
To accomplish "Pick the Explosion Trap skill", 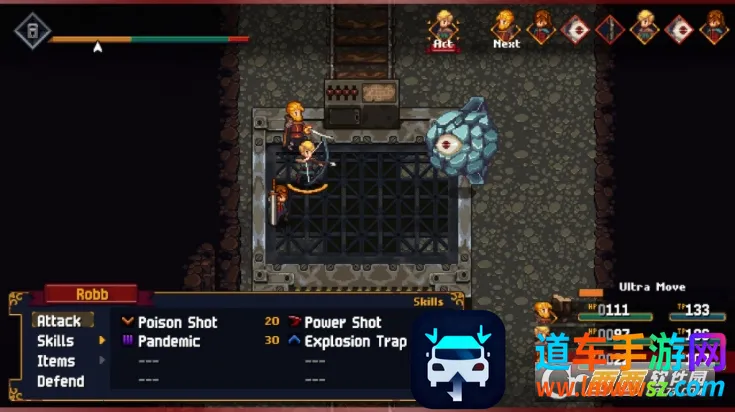I will click(355, 341).
